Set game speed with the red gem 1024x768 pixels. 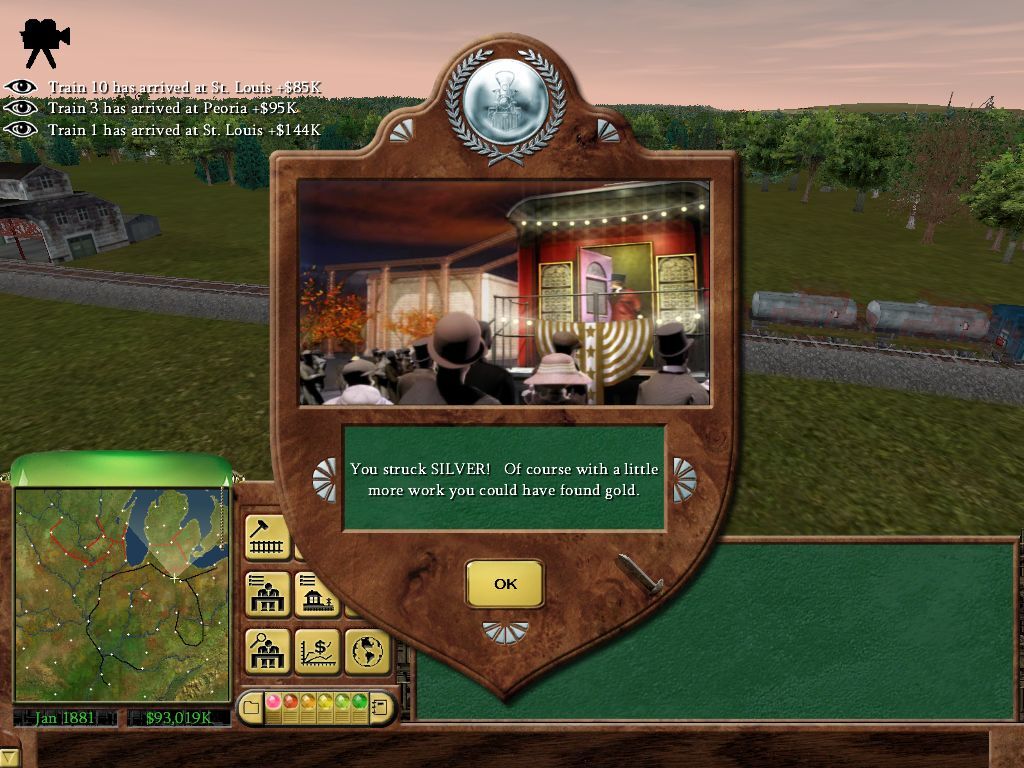(x=290, y=702)
